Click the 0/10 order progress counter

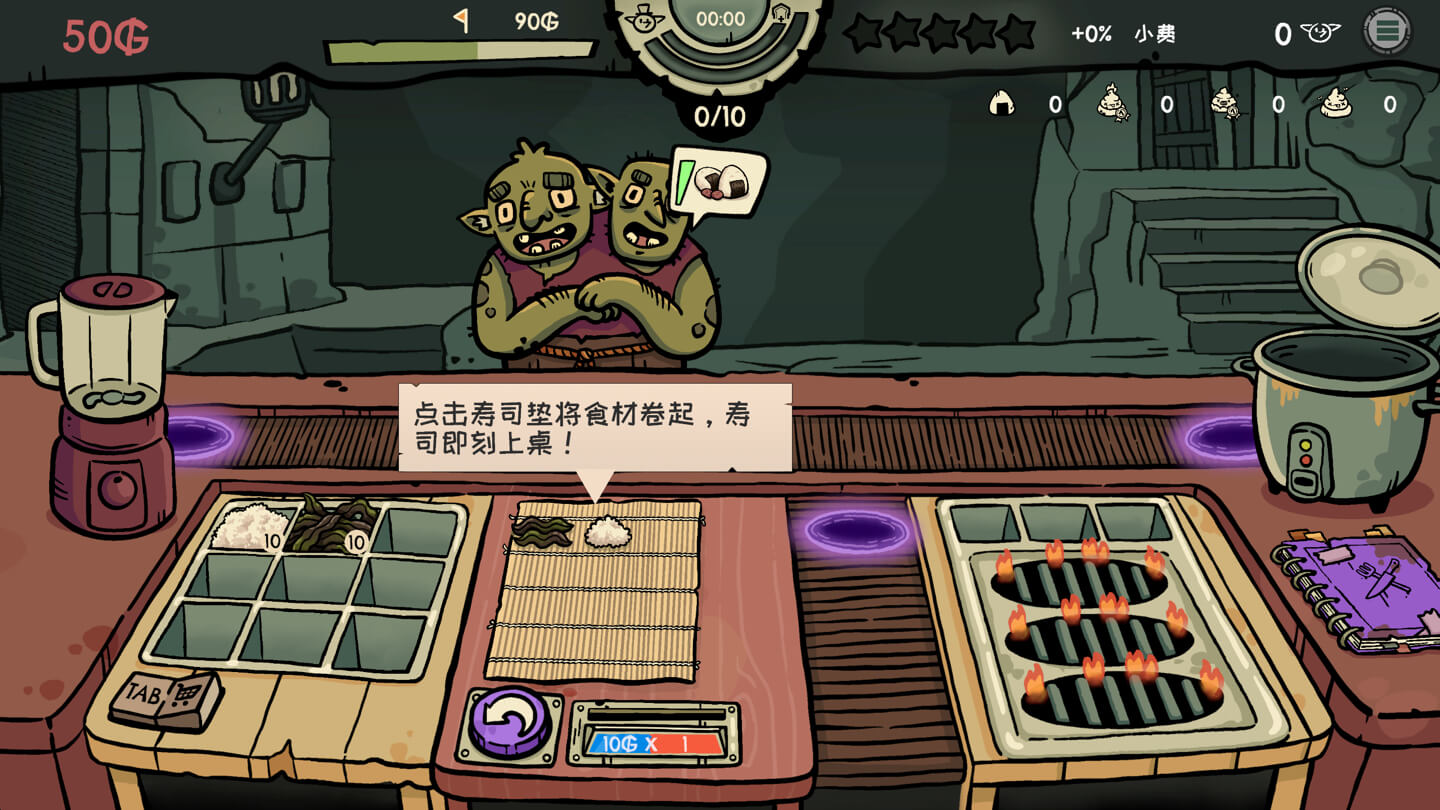point(722,115)
